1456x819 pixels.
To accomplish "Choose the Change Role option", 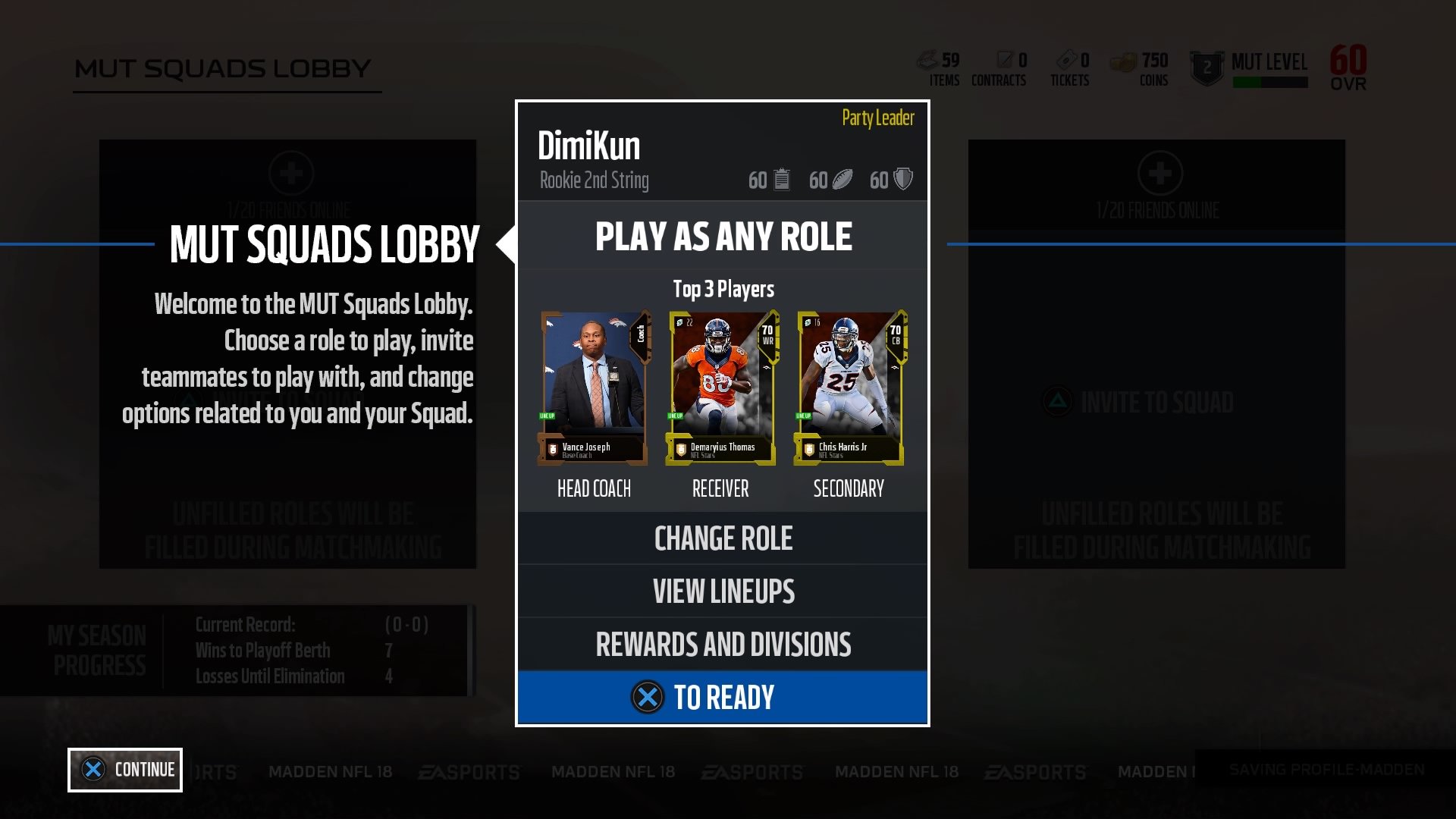I will (722, 538).
